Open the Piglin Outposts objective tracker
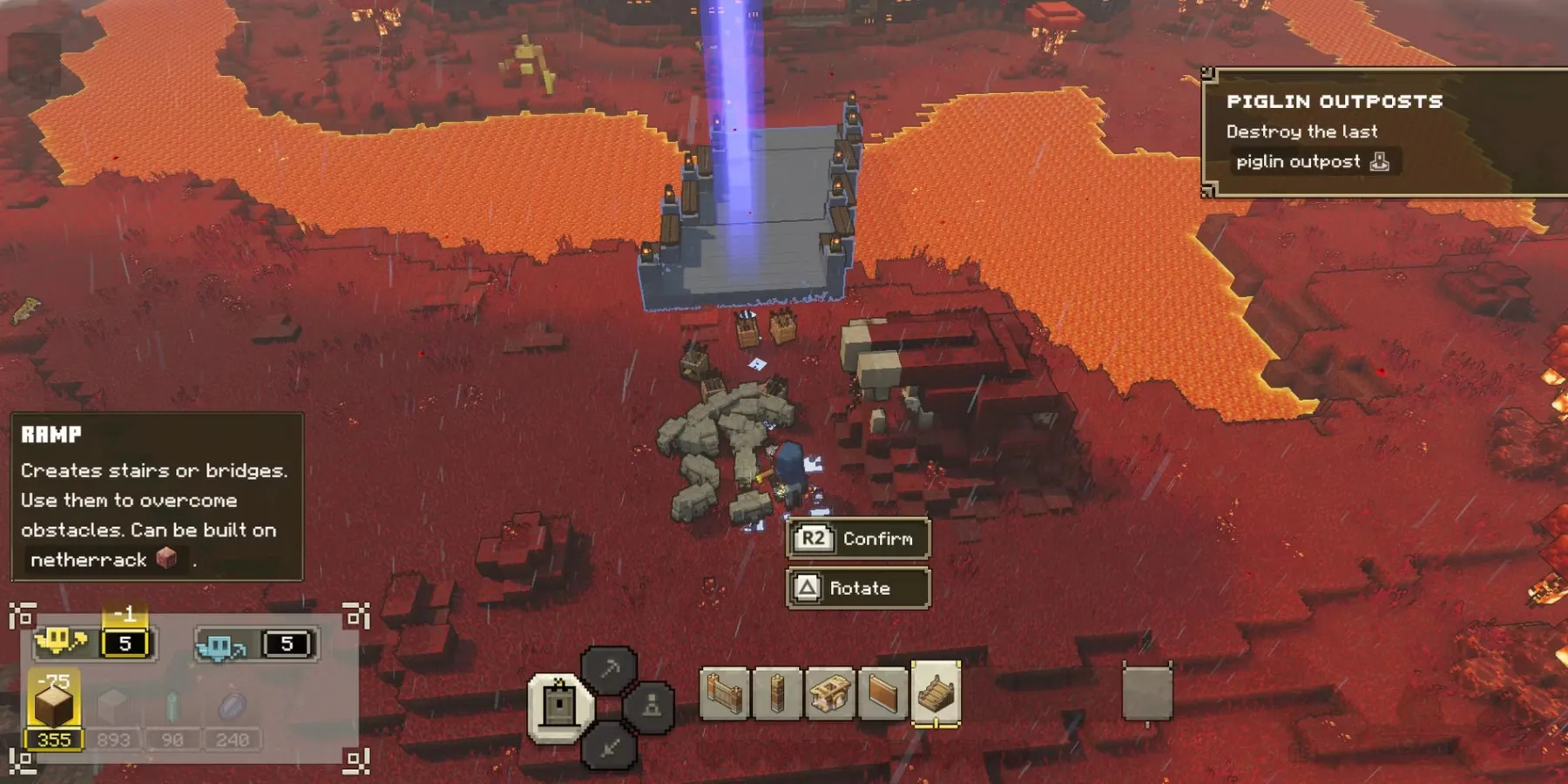 (1385, 132)
